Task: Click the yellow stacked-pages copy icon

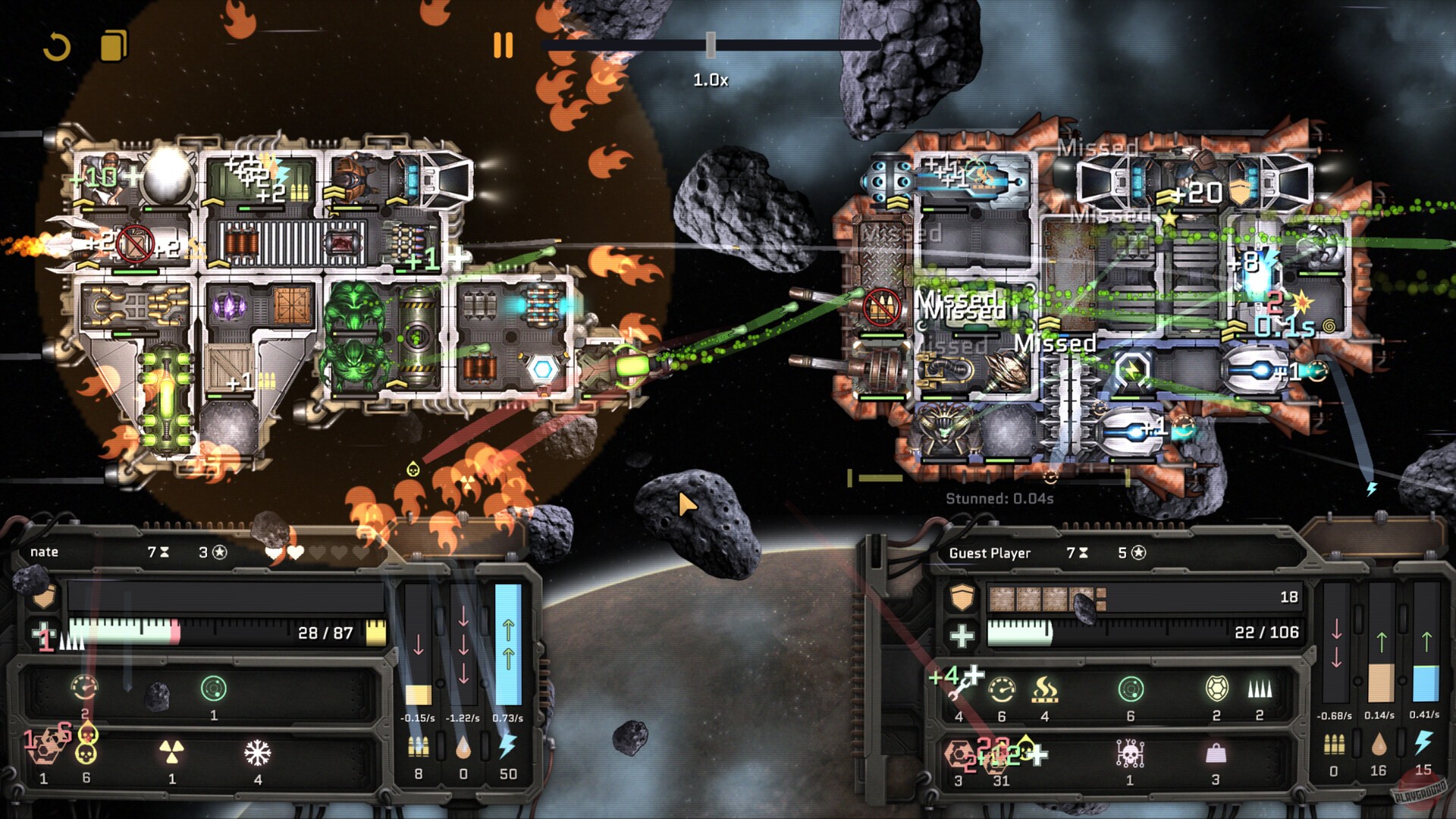Action: [x=114, y=45]
